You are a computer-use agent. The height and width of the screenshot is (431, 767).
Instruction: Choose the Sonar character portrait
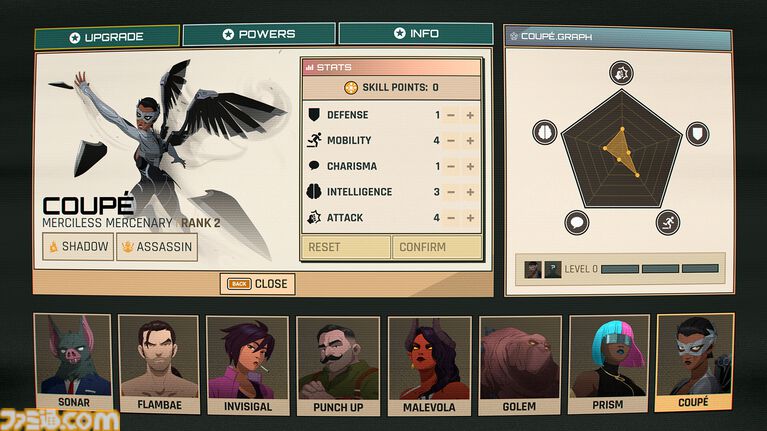(x=73, y=364)
